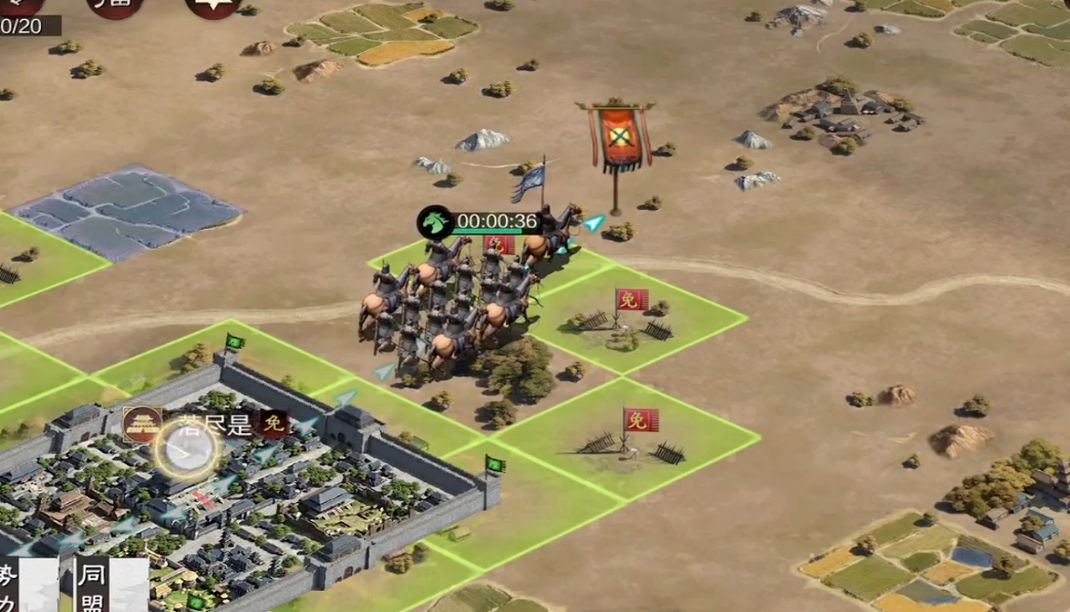
Task: Click the red star button at top
Action: (x=212, y=6)
